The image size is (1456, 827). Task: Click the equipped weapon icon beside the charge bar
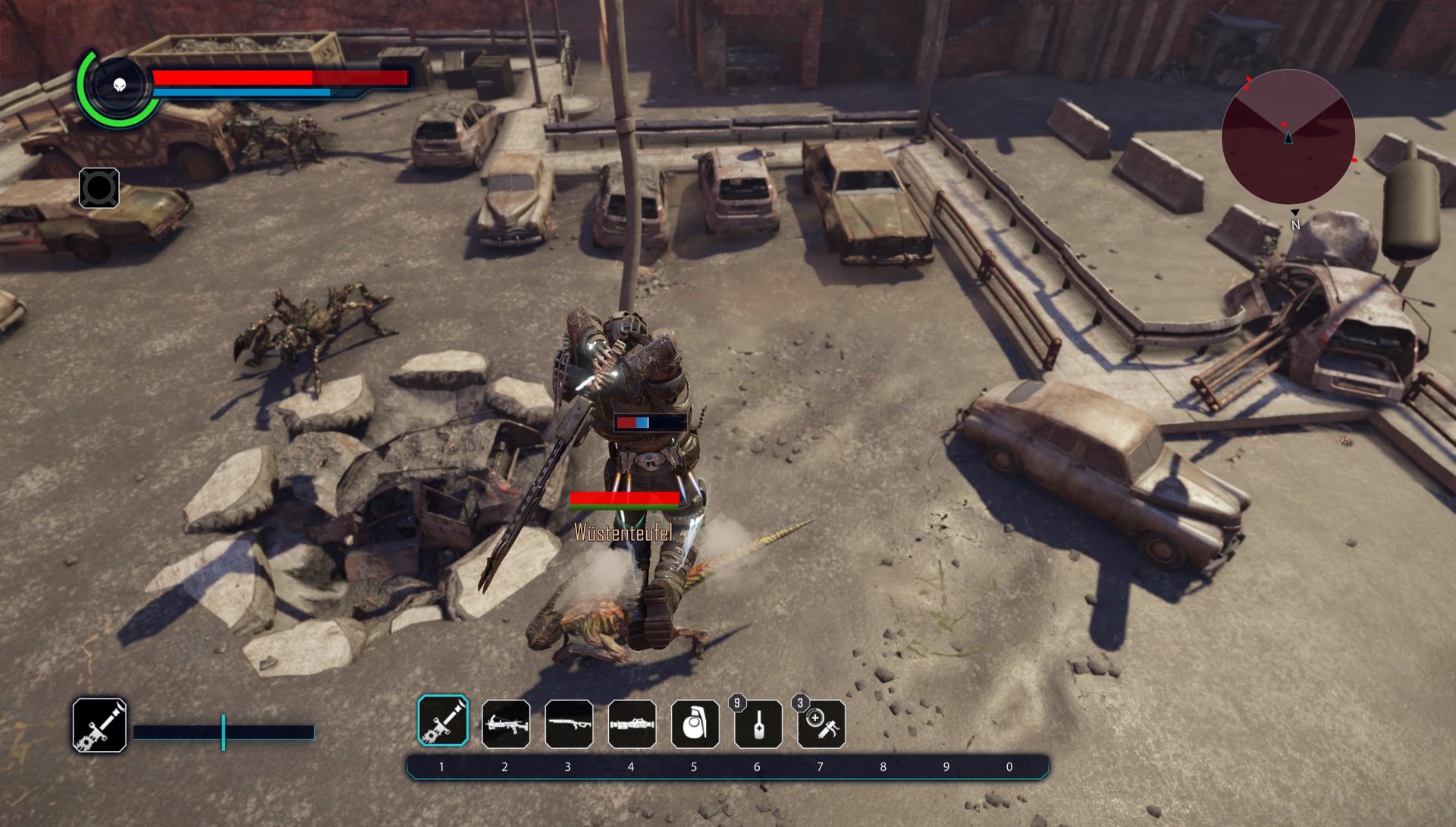[x=99, y=725]
